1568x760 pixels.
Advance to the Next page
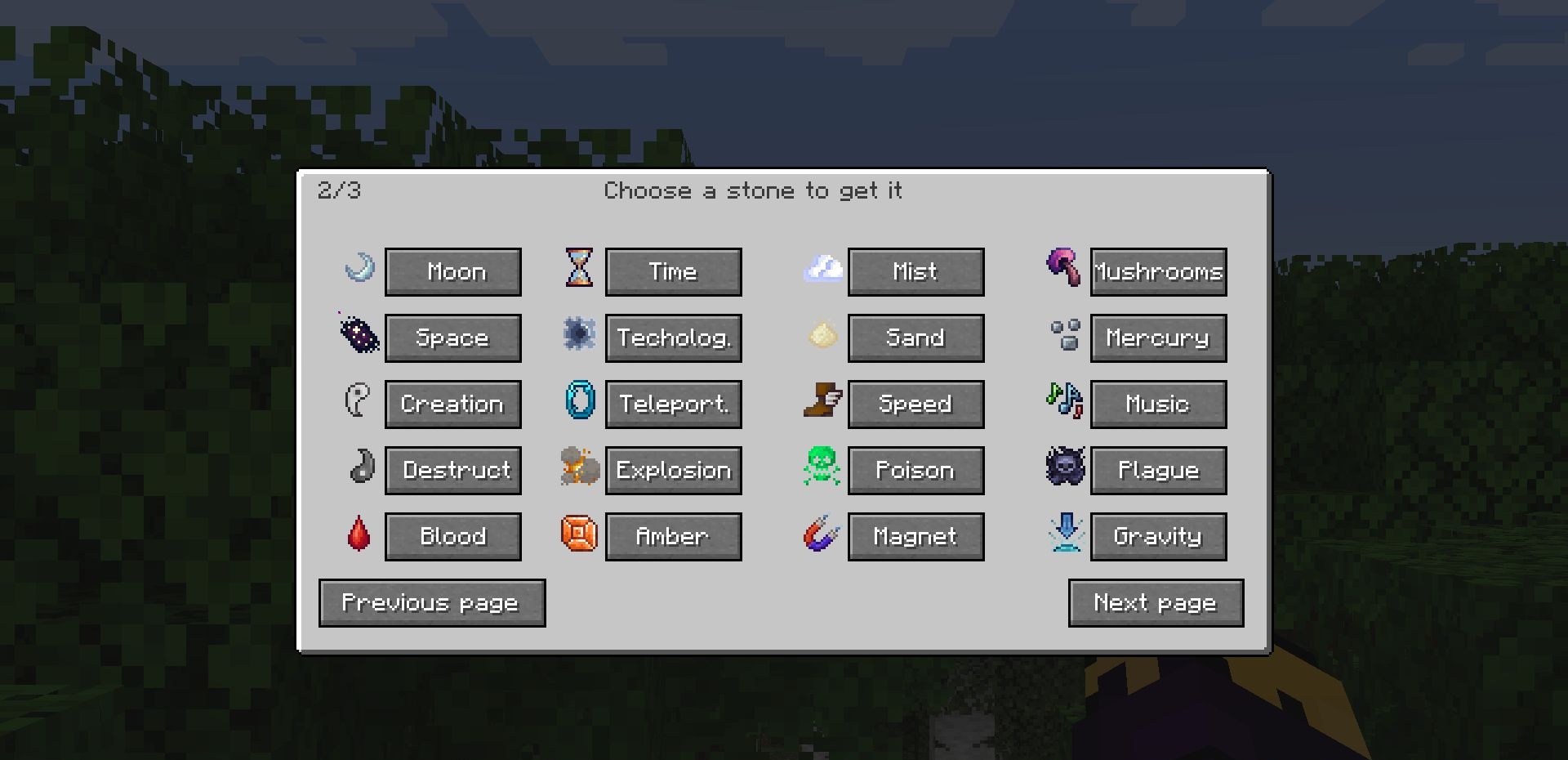[1155, 602]
